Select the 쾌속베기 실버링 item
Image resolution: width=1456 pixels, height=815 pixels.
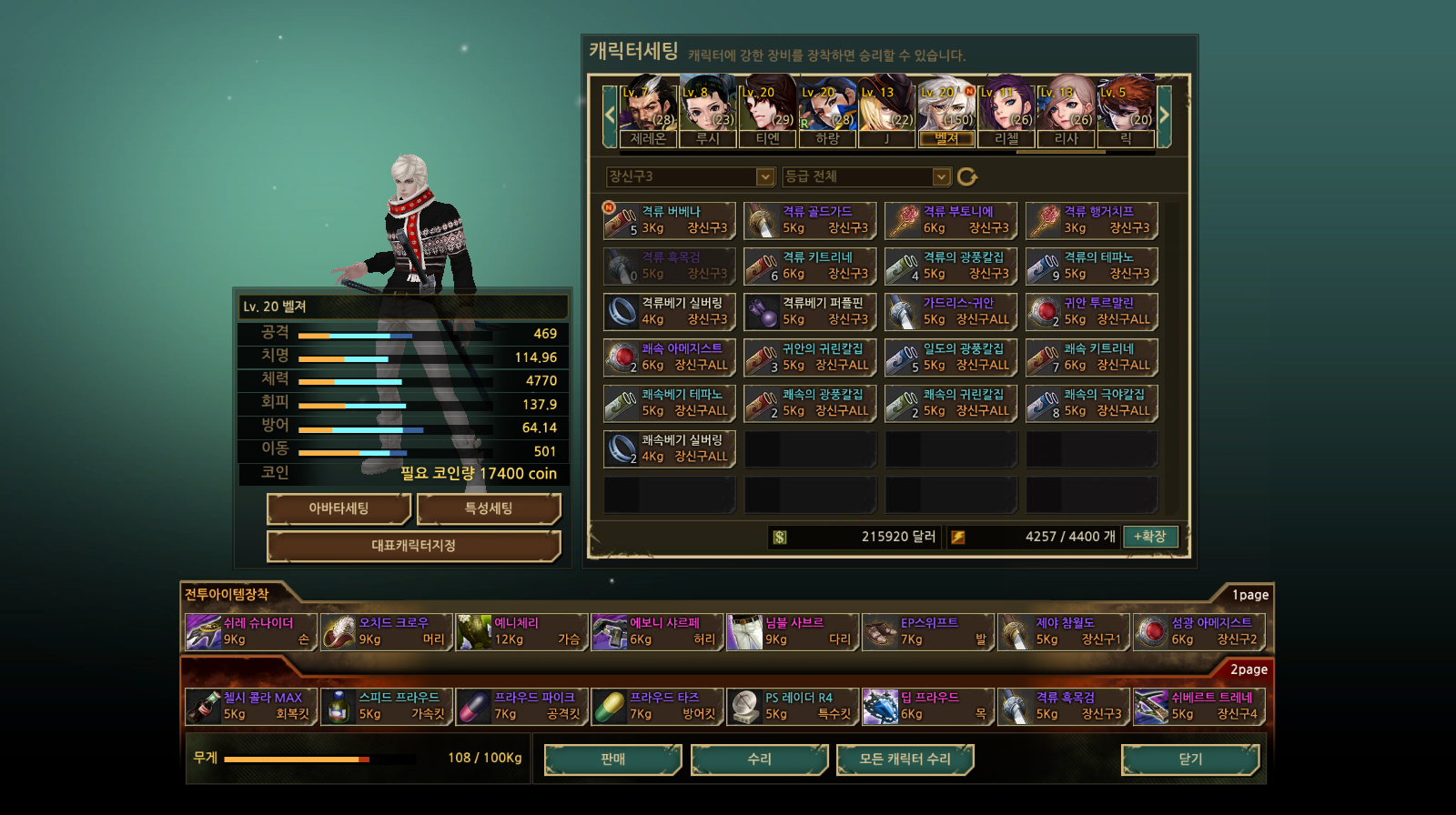(x=669, y=448)
